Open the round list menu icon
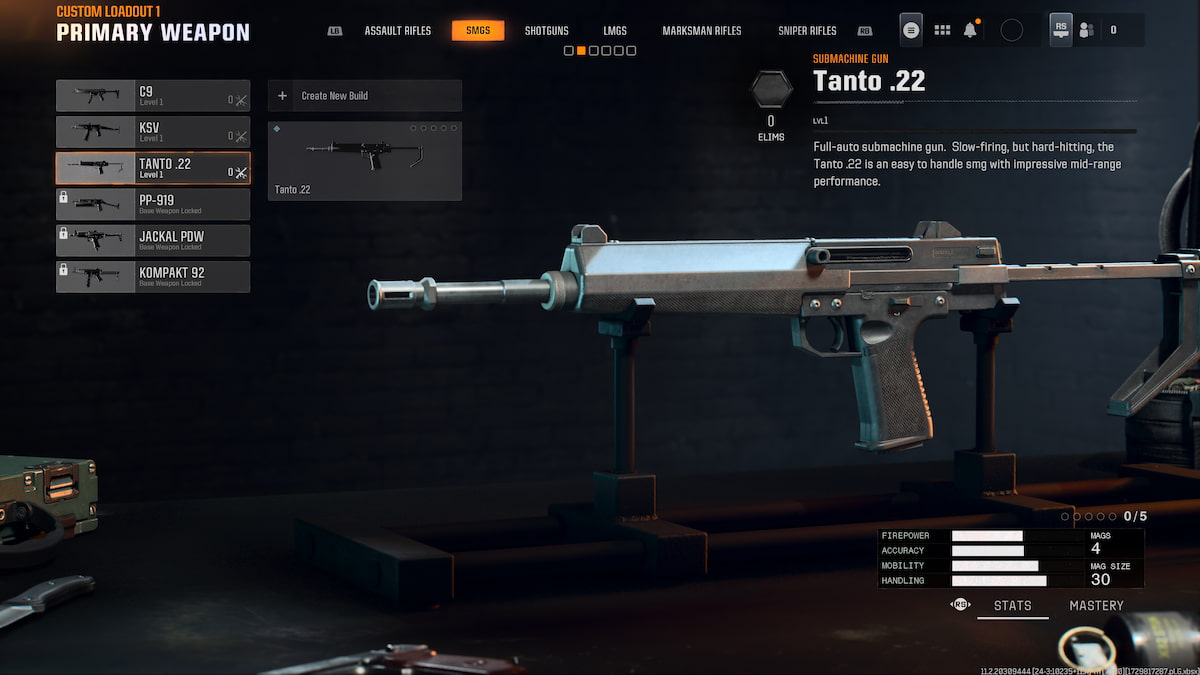Image resolution: width=1200 pixels, height=675 pixels. [x=911, y=30]
